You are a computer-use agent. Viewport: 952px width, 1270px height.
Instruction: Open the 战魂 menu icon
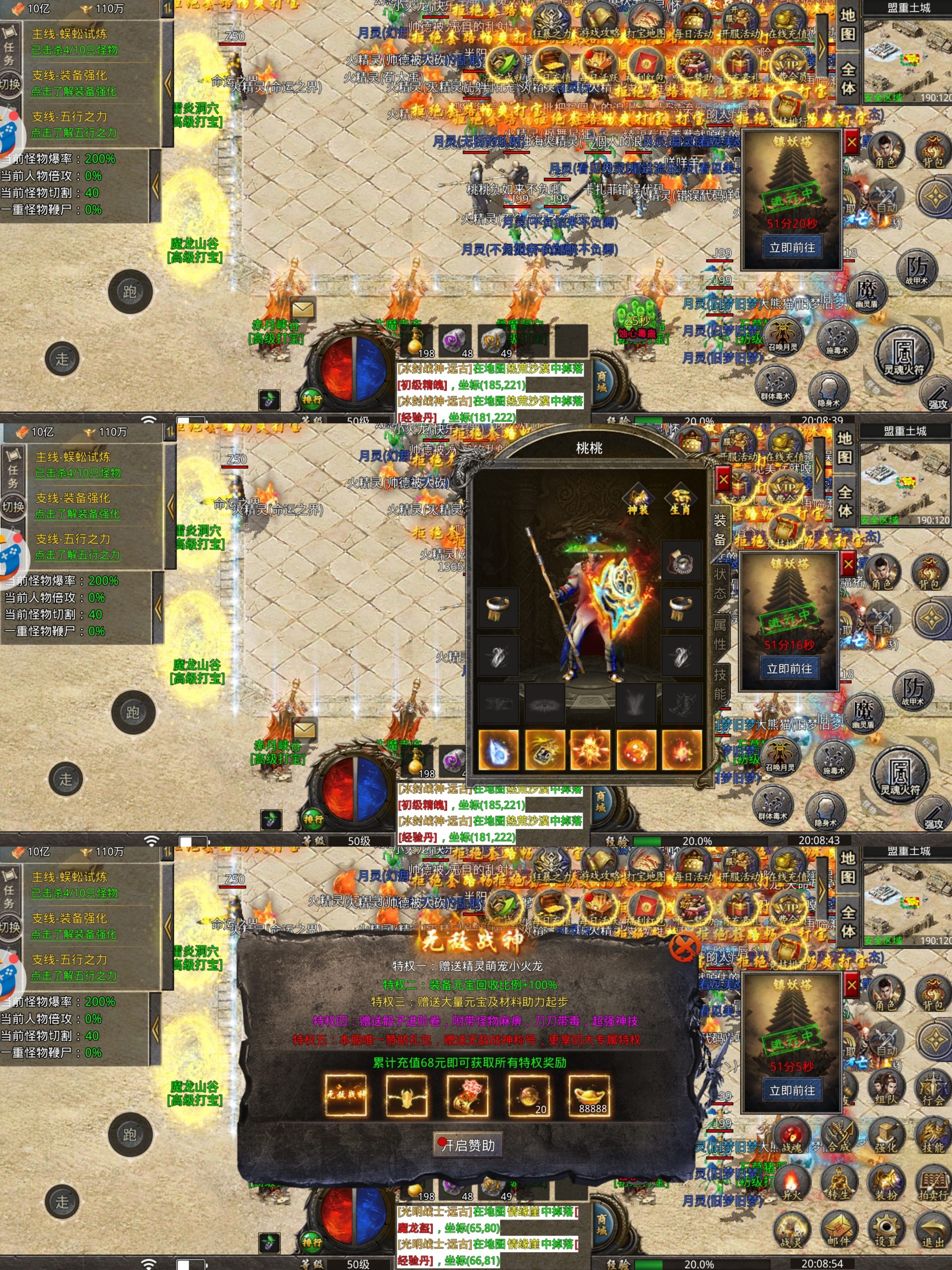(x=792, y=1136)
